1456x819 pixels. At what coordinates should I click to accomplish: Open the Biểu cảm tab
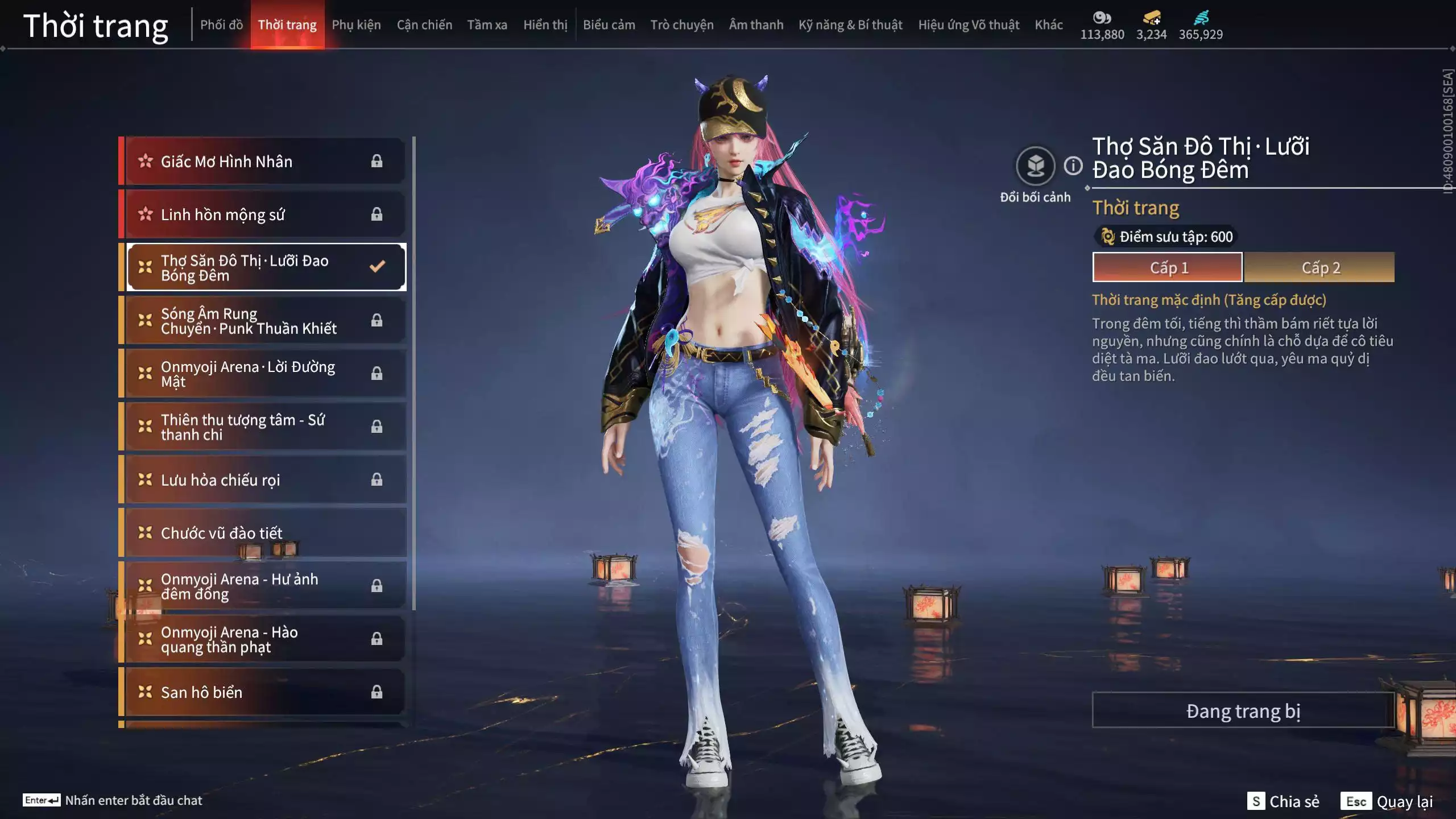point(609,25)
